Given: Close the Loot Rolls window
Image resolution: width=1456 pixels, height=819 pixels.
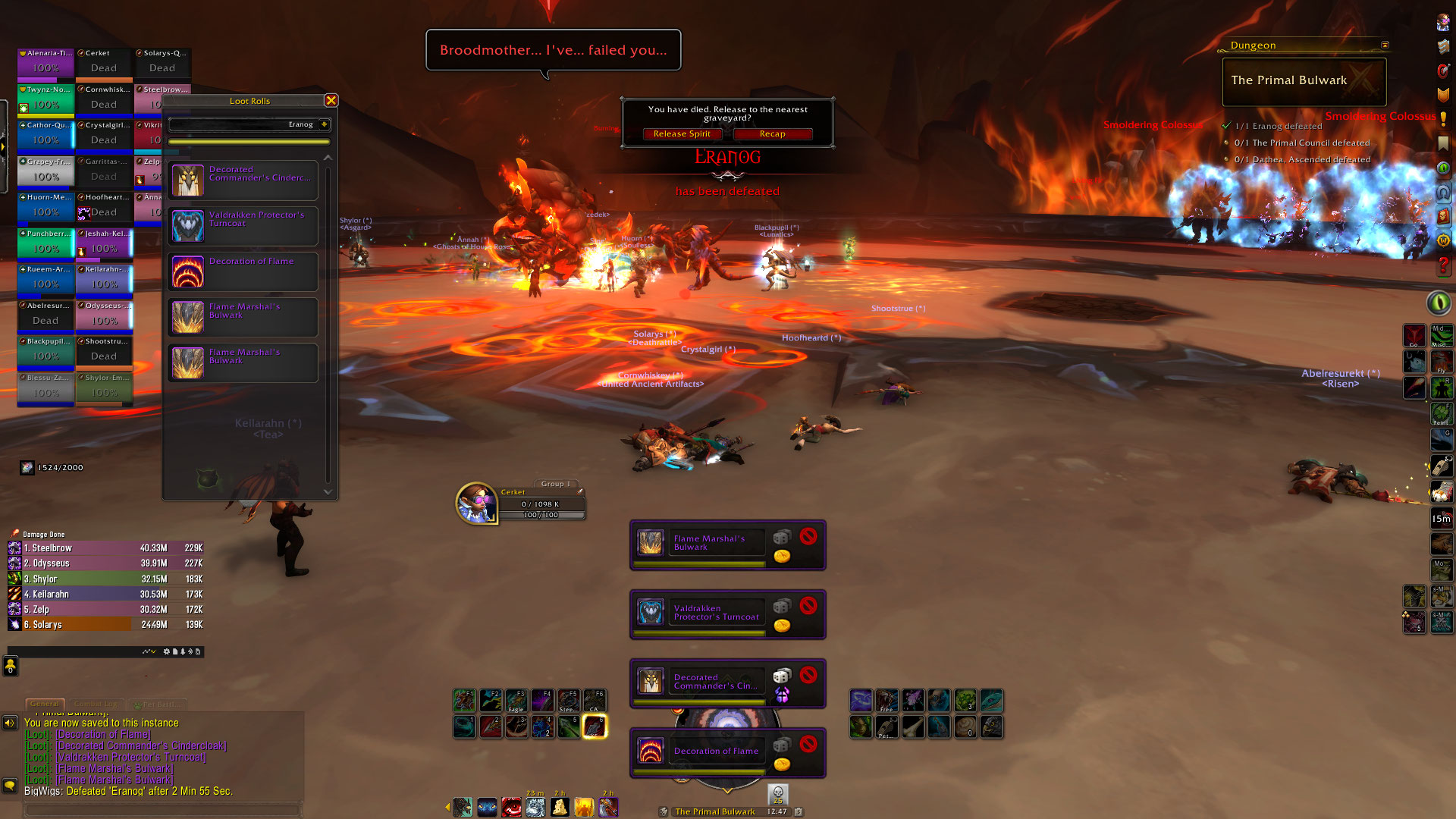Looking at the screenshot, I should pos(331,100).
